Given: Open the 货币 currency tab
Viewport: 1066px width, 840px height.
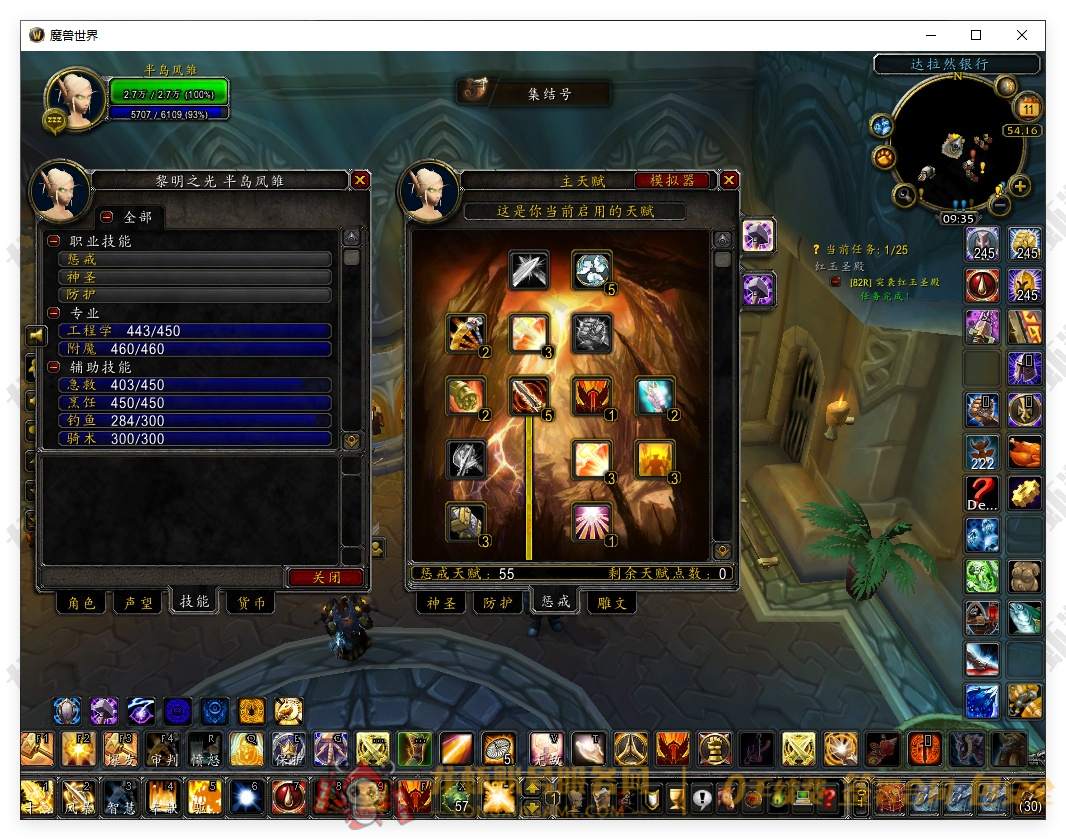Looking at the screenshot, I should coord(252,602).
